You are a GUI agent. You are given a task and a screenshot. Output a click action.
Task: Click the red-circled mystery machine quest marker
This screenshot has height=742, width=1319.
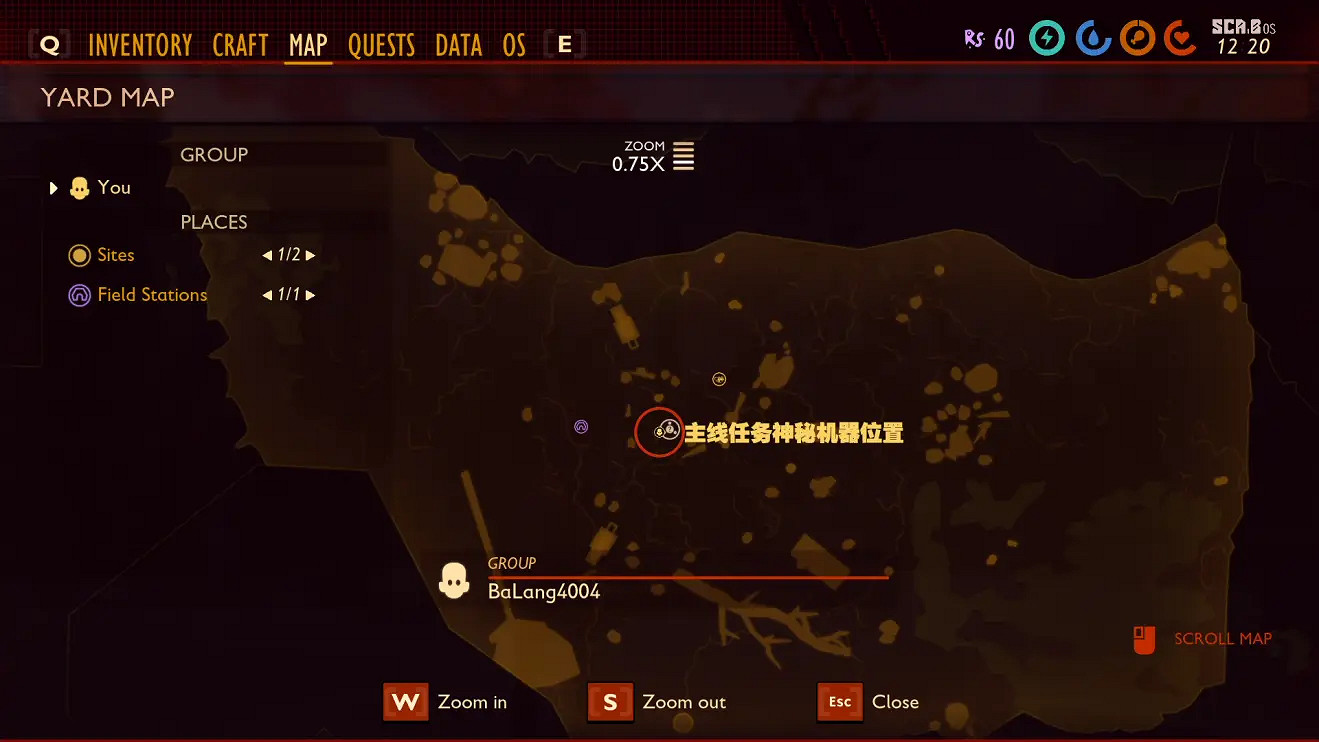659,433
